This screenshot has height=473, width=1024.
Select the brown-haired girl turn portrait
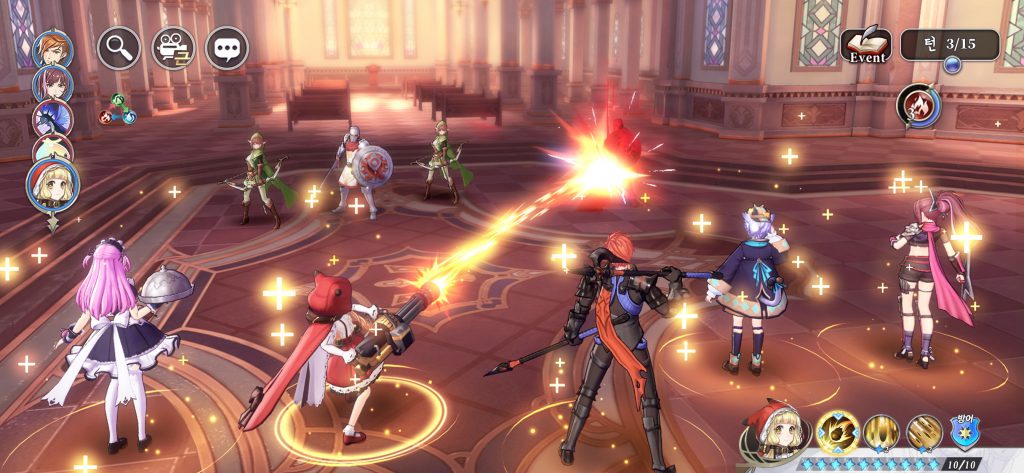(x=50, y=84)
